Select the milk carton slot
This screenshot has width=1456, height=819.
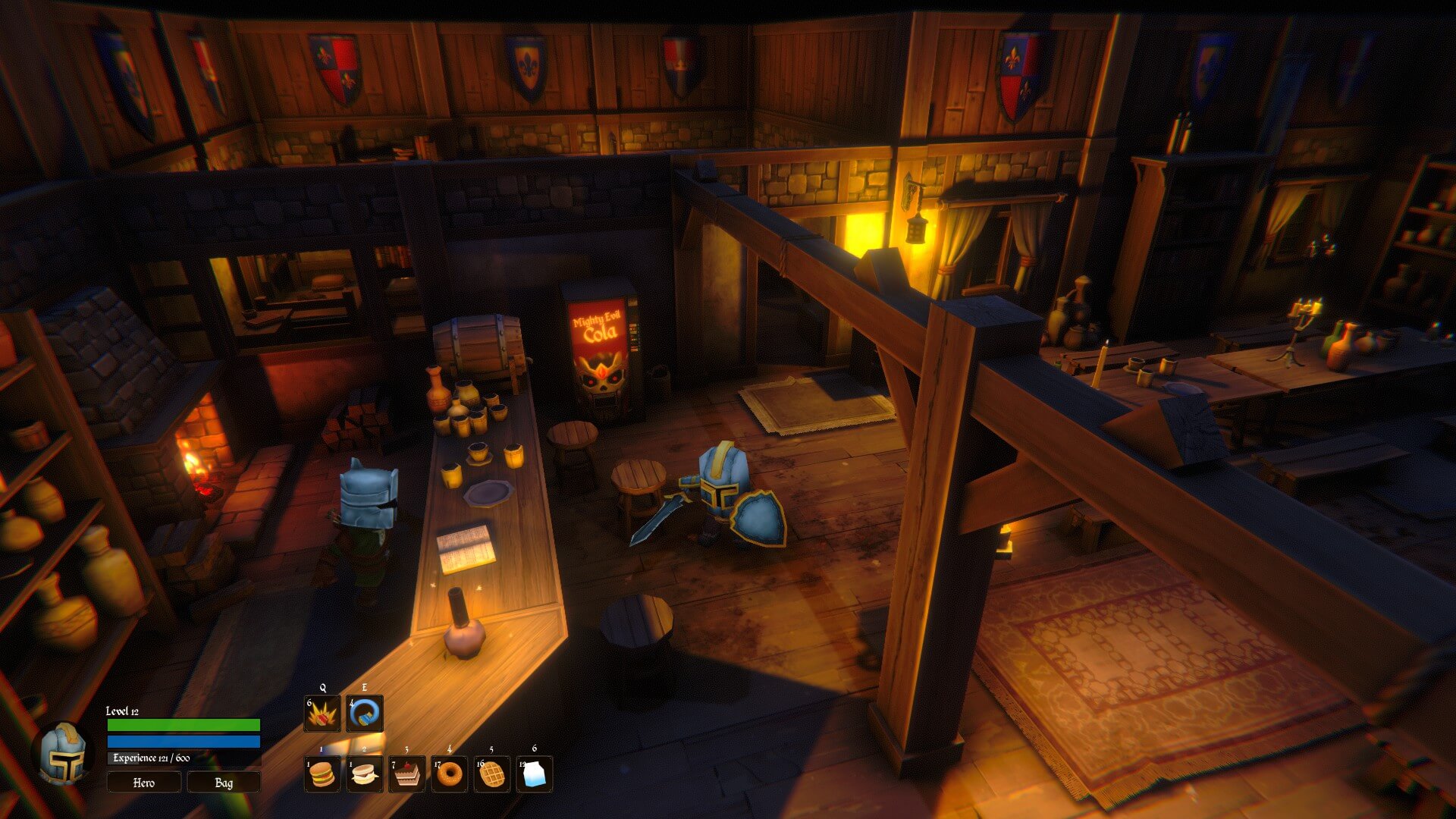535,774
